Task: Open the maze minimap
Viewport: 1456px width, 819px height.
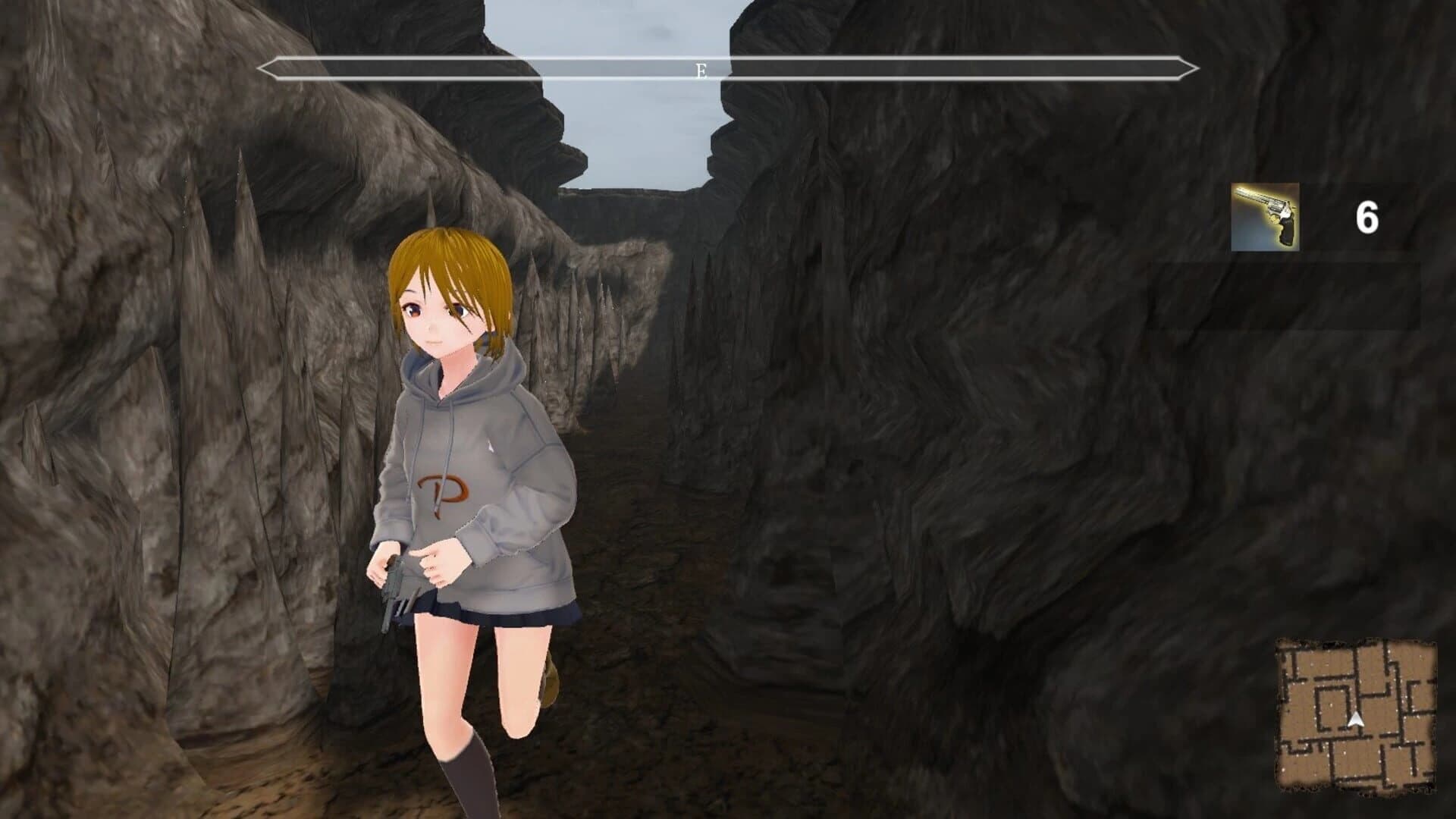Action: (x=1356, y=715)
